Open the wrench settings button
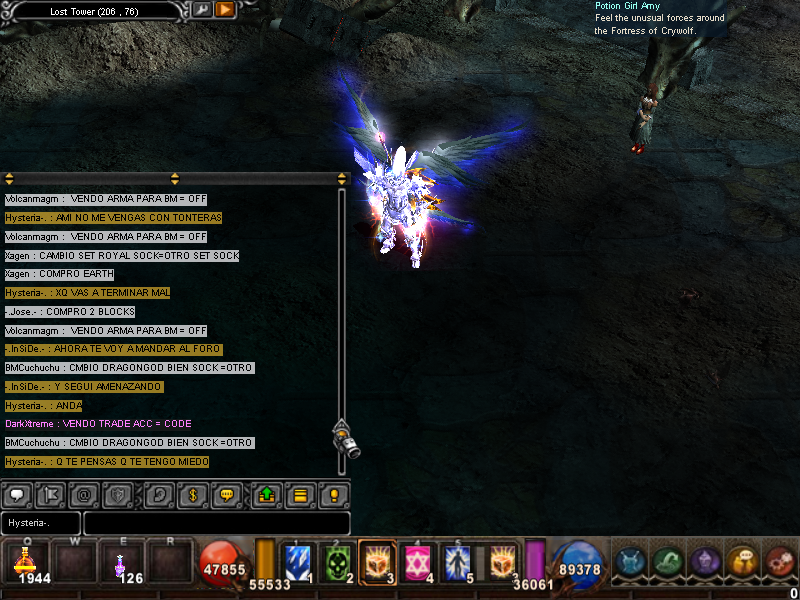 (x=203, y=10)
